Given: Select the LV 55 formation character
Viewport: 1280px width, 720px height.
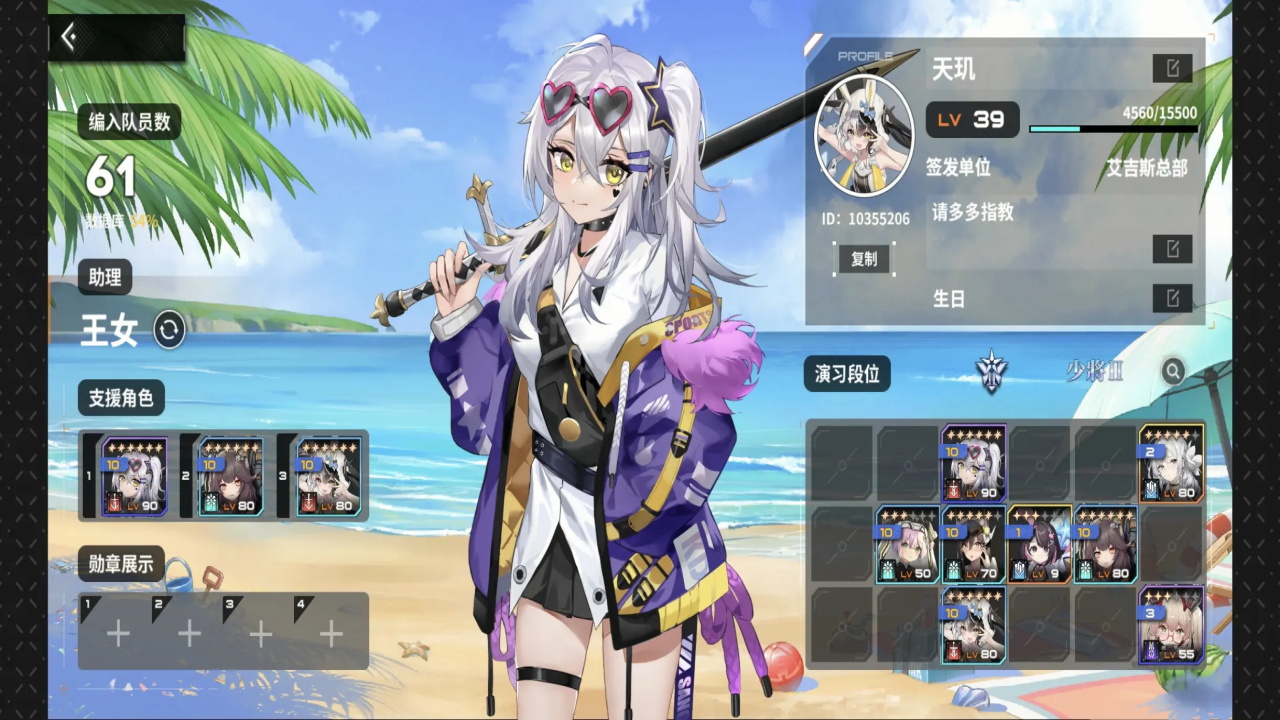Looking at the screenshot, I should pyautogui.click(x=1171, y=626).
